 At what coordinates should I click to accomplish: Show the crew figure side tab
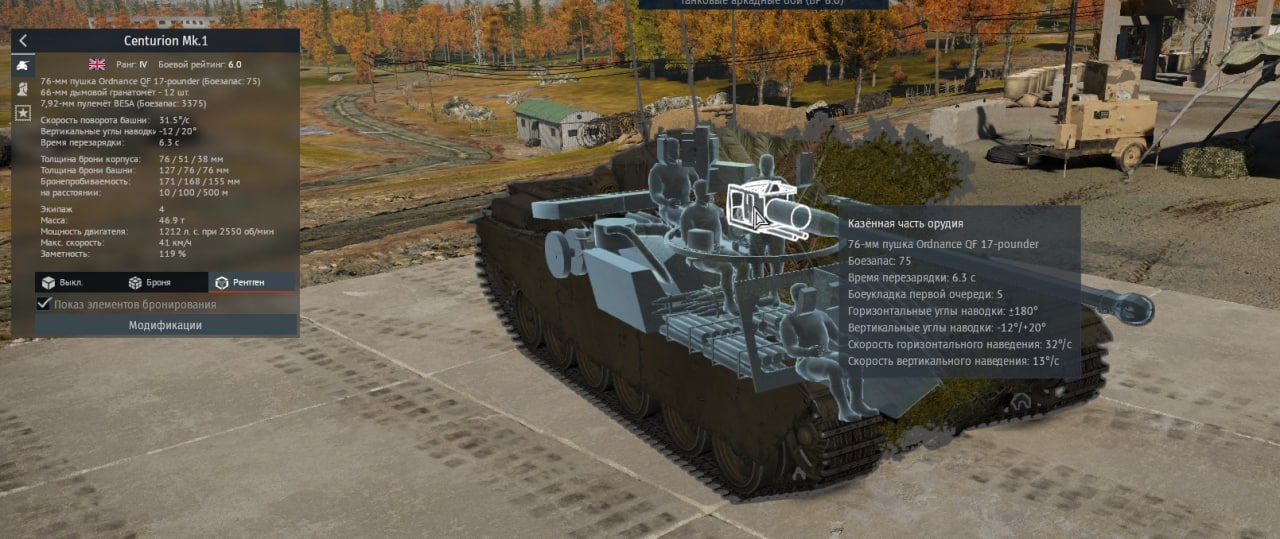tap(21, 89)
